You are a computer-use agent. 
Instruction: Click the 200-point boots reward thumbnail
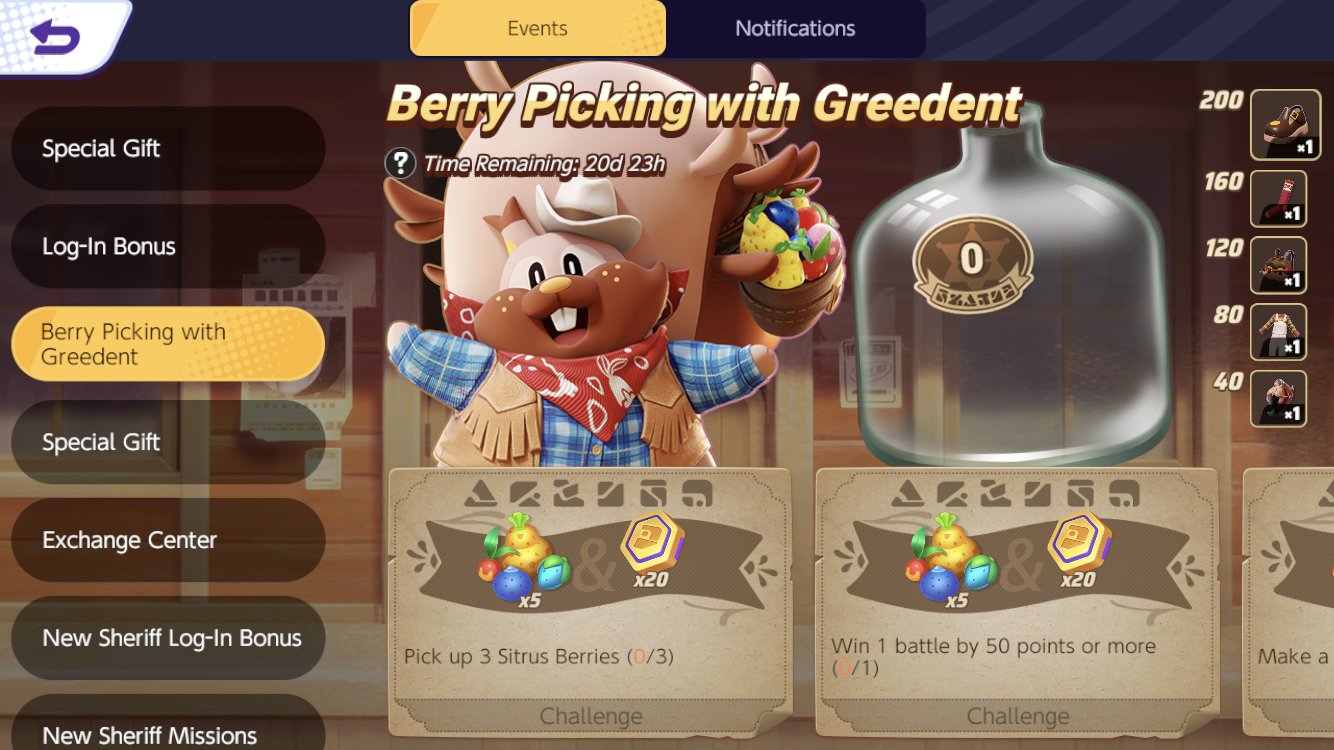pyautogui.click(x=1286, y=124)
